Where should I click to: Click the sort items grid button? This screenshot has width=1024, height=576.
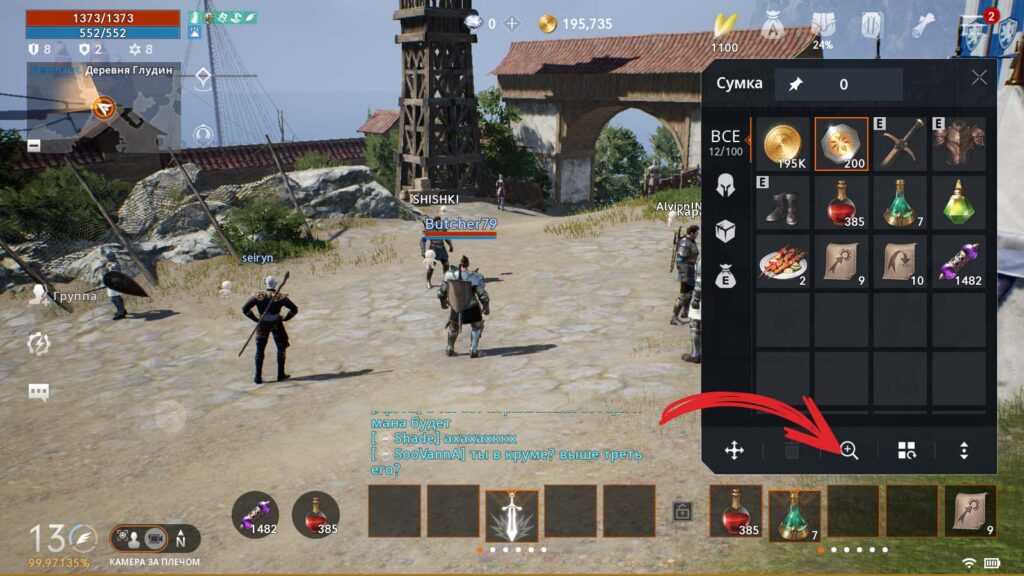click(x=906, y=451)
